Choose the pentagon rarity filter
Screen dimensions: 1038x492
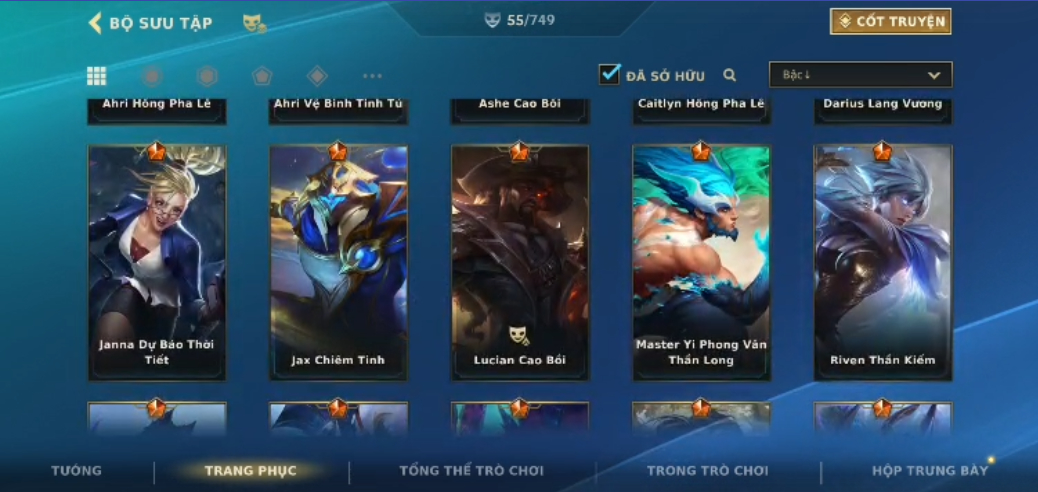point(262,76)
